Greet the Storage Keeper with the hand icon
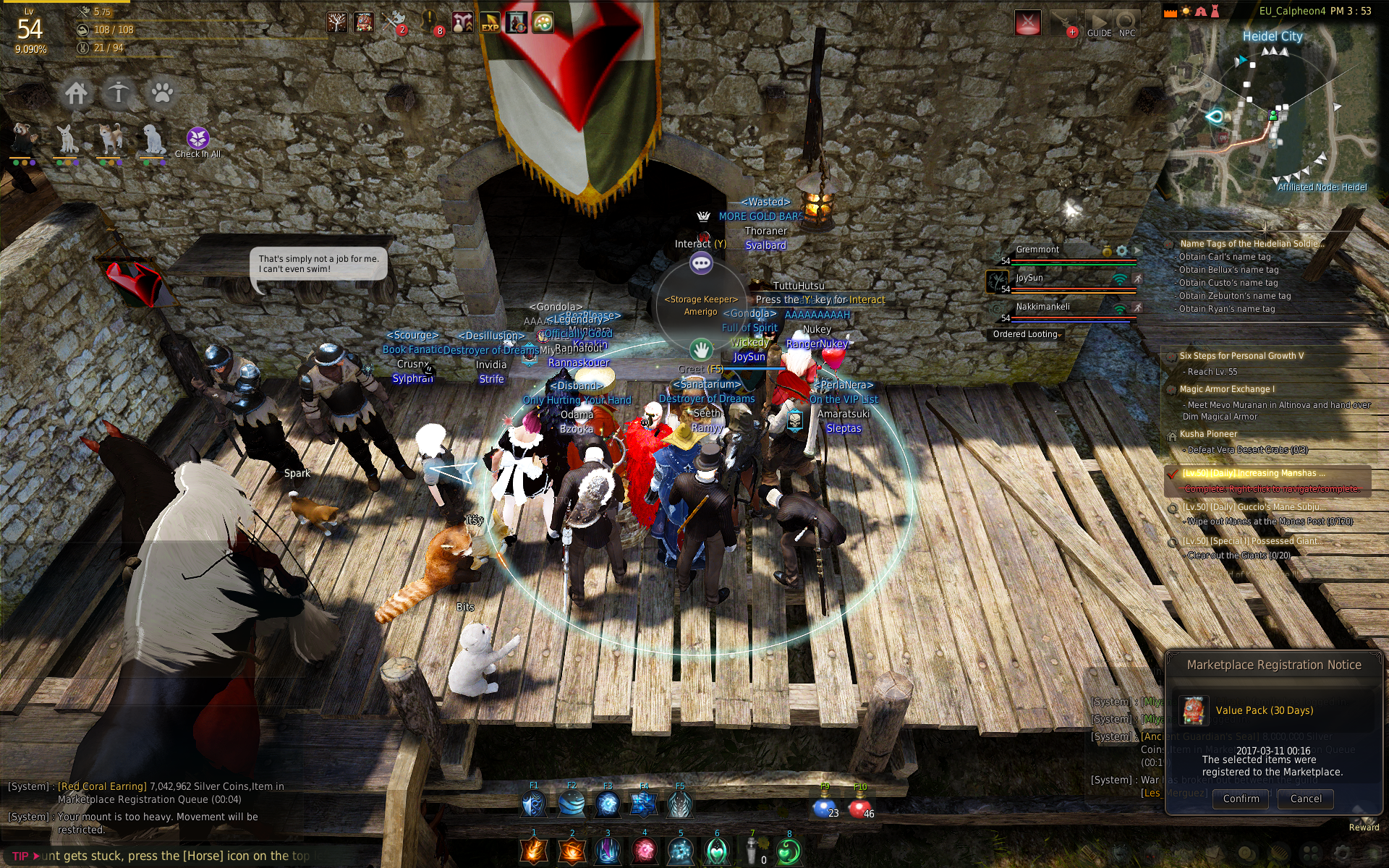Viewport: 1389px width, 868px height. (x=700, y=350)
